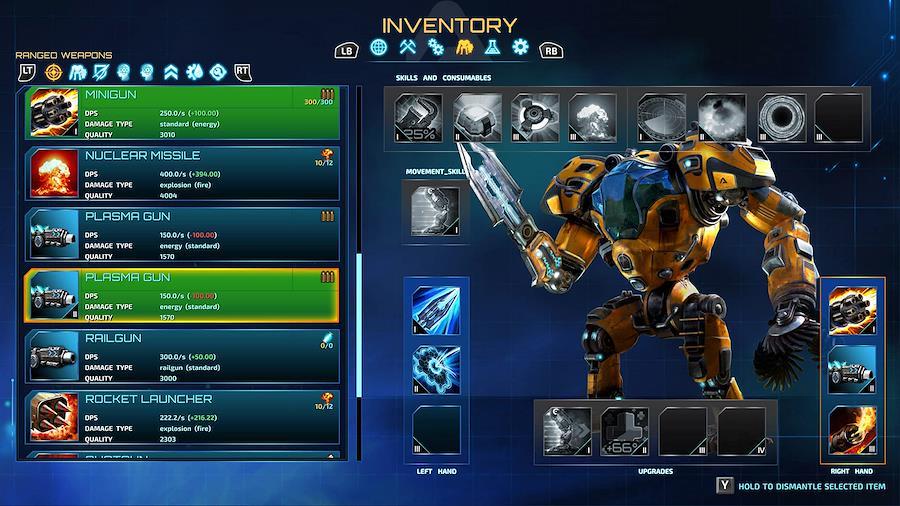900x506 pixels.
Task: Open the globe tab in the top bar
Action: tap(379, 47)
